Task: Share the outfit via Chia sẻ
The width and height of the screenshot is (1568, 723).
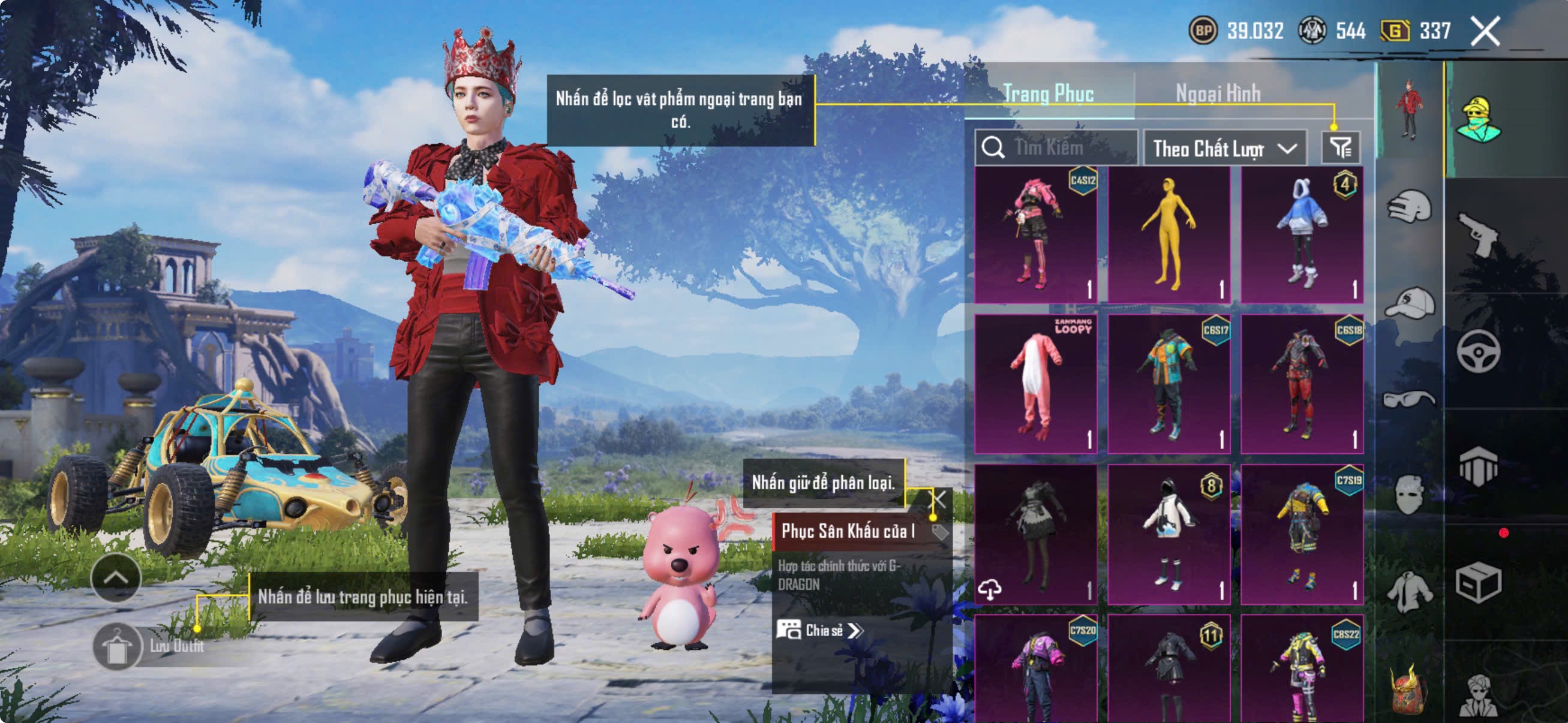Action: [x=819, y=630]
